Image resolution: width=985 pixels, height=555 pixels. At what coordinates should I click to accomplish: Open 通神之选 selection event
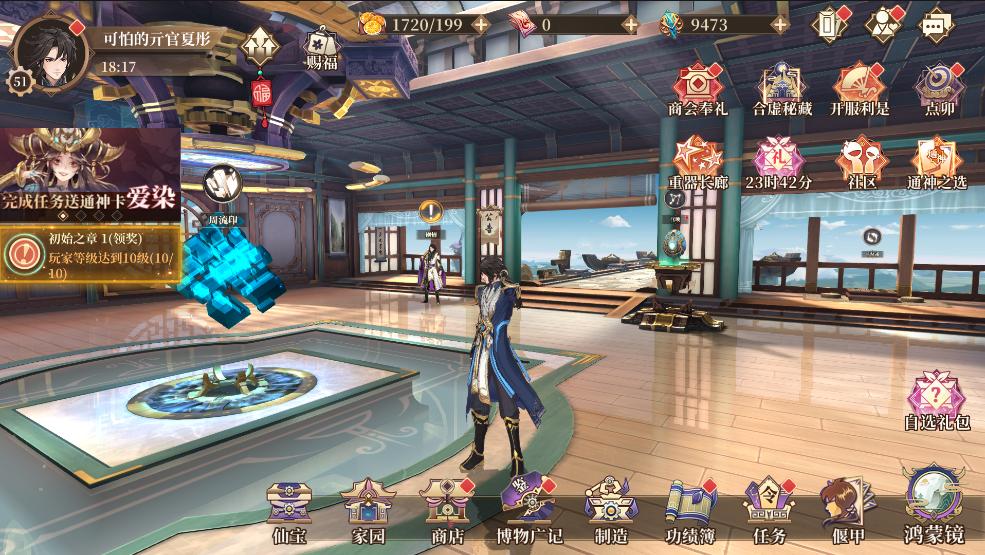937,160
